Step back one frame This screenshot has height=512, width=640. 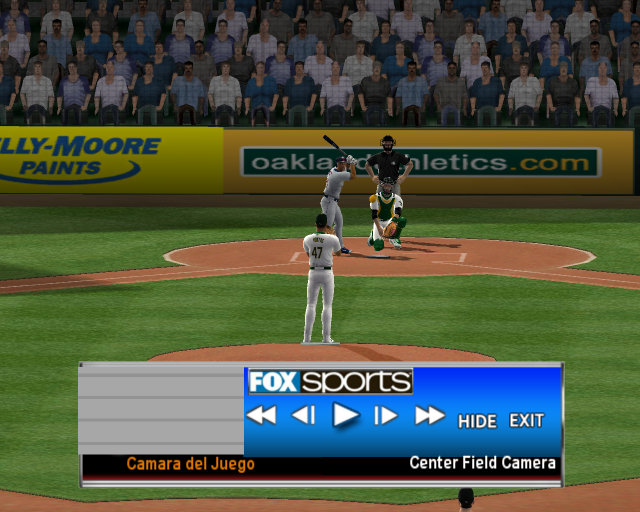click(x=303, y=415)
